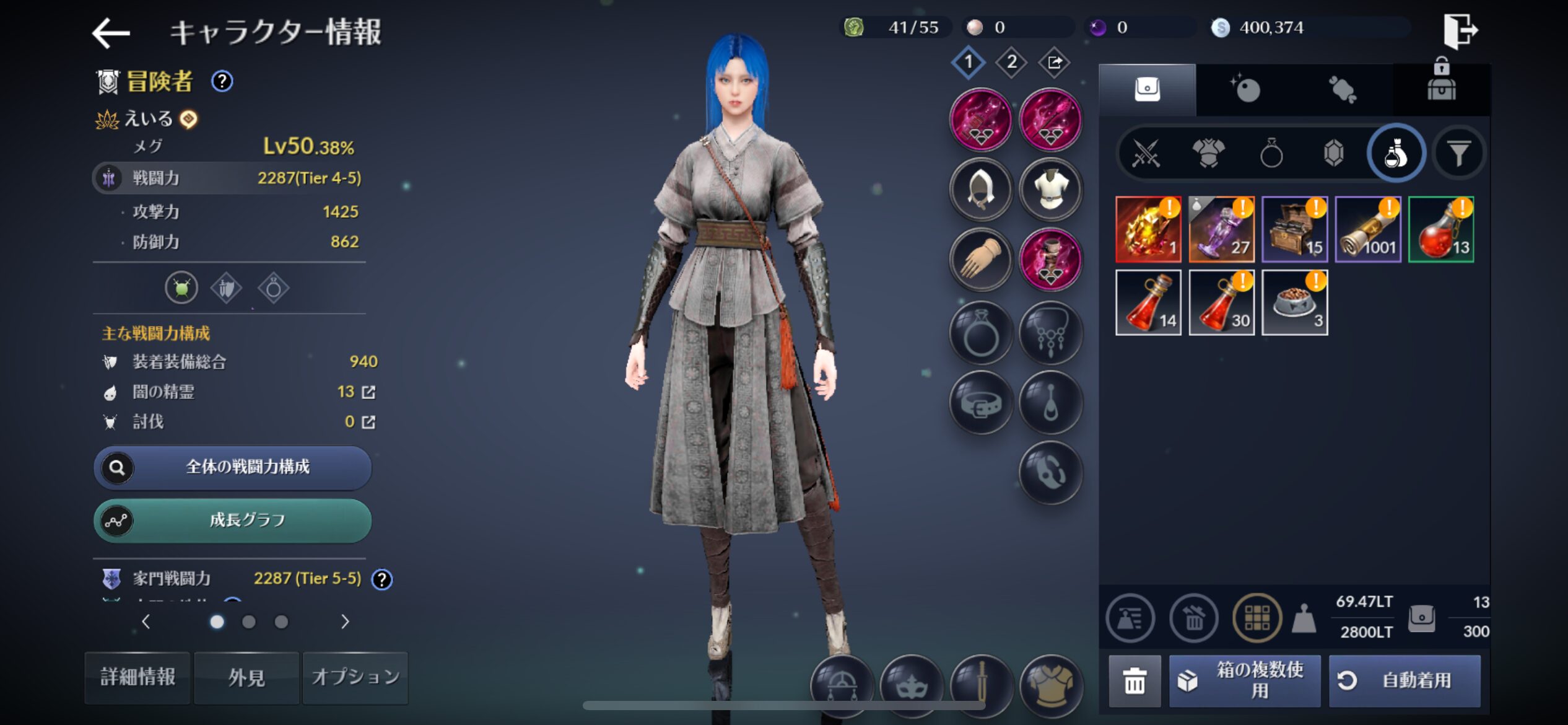Open the 全体の戦闘力構成 breakdown
1568x725 pixels.
coord(233,467)
